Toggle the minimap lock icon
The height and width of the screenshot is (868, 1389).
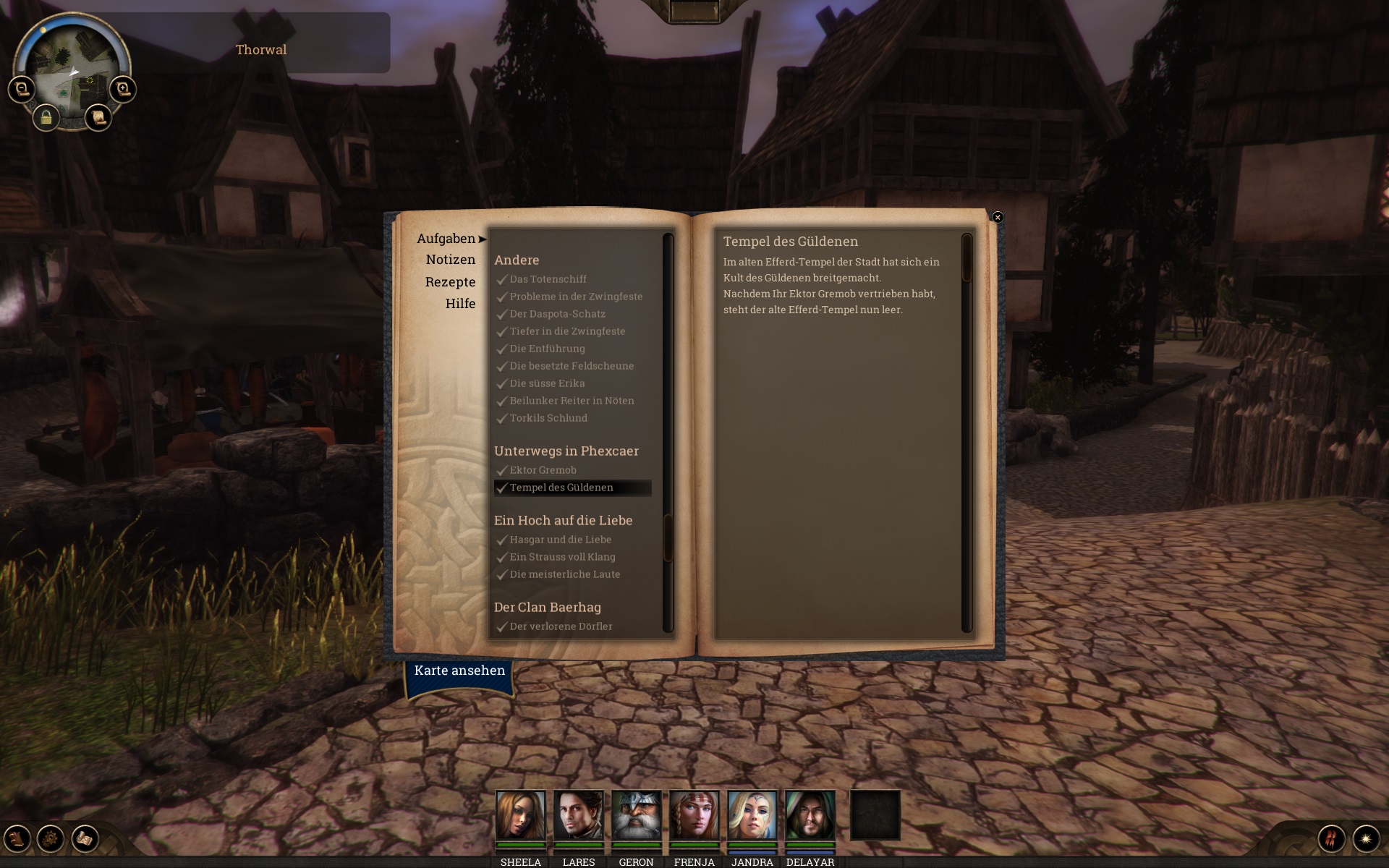point(46,117)
